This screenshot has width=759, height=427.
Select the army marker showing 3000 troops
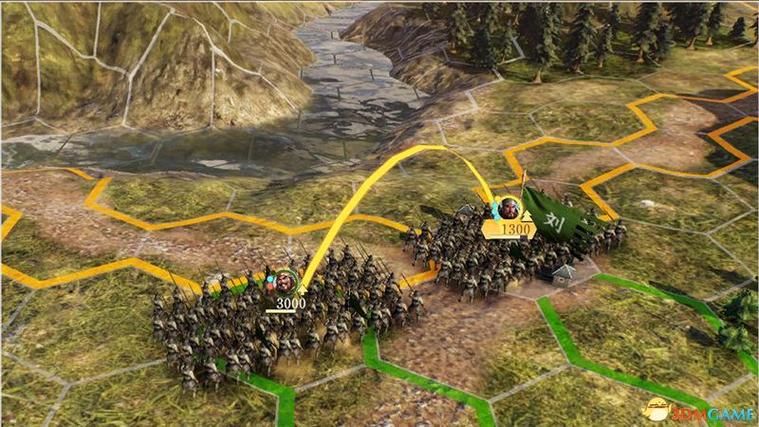point(285,292)
